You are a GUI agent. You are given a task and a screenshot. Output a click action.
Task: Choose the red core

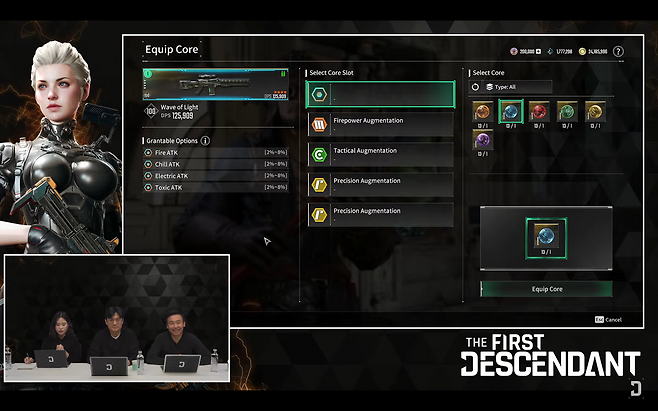pyautogui.click(x=538, y=111)
